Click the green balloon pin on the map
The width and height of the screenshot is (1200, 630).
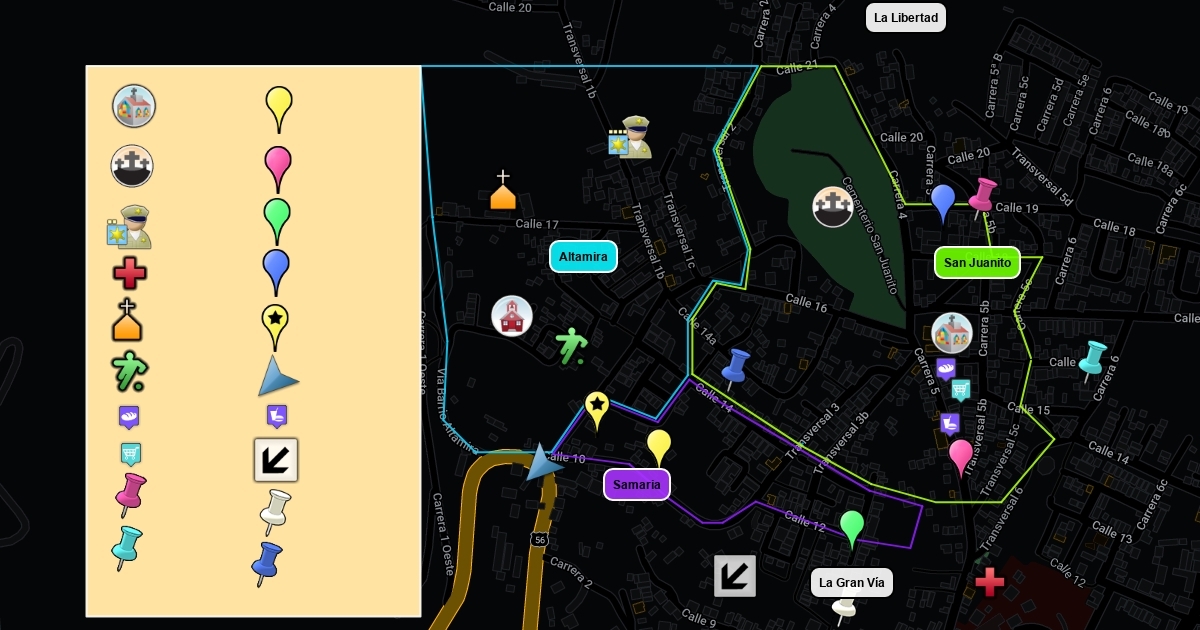851,525
